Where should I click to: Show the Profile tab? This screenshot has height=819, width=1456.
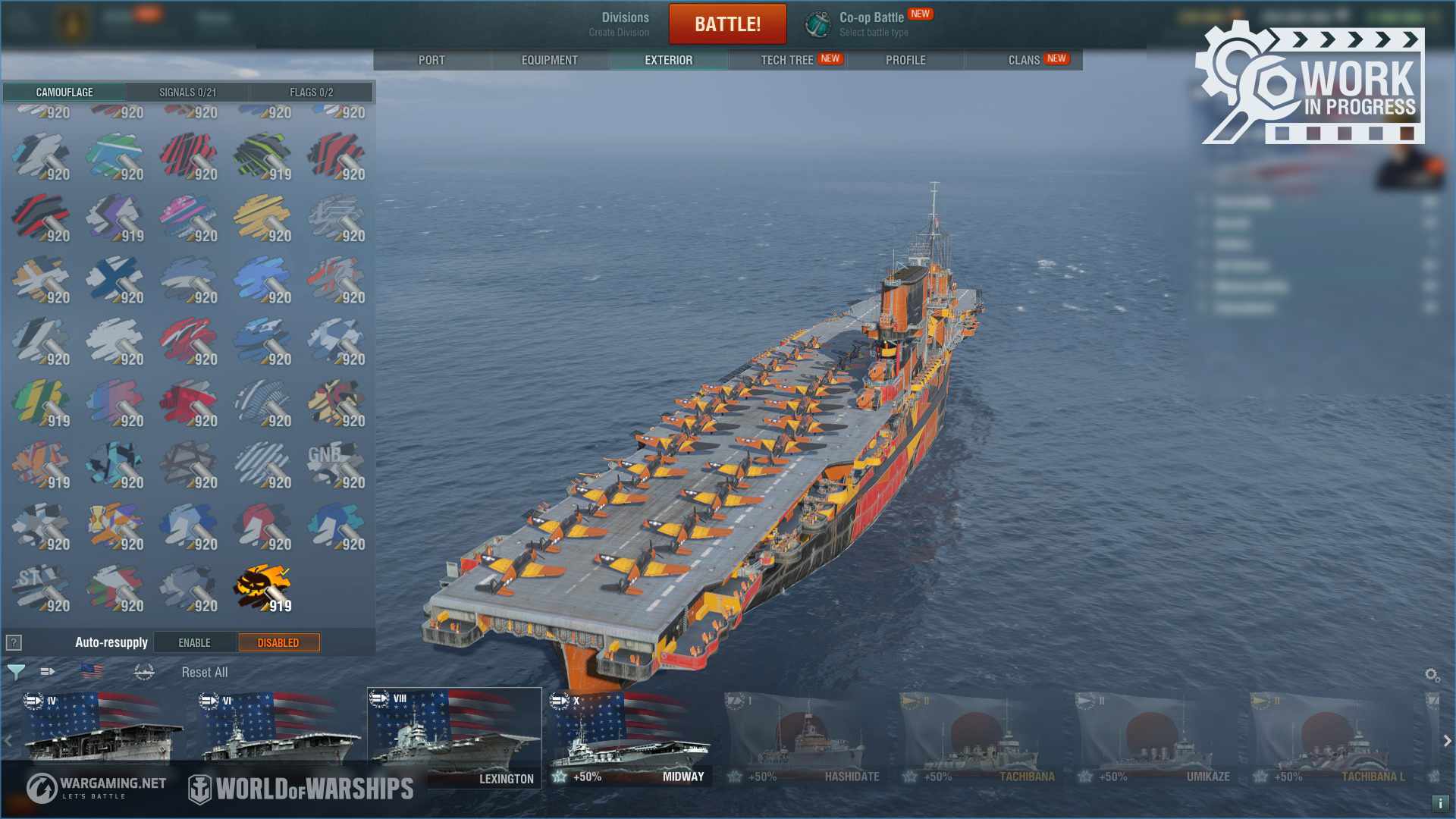pos(905,60)
